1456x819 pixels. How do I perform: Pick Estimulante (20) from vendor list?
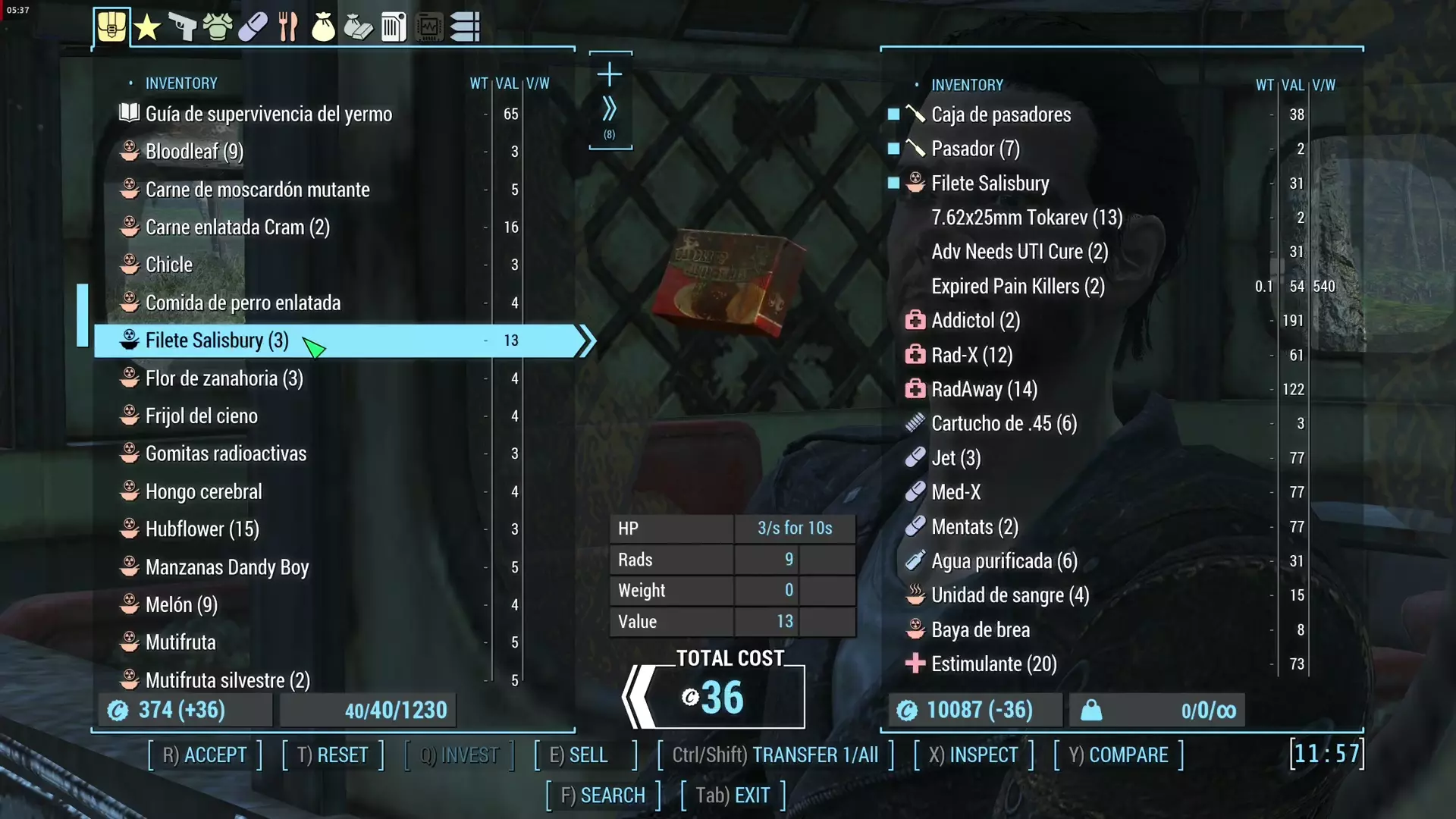(993, 664)
